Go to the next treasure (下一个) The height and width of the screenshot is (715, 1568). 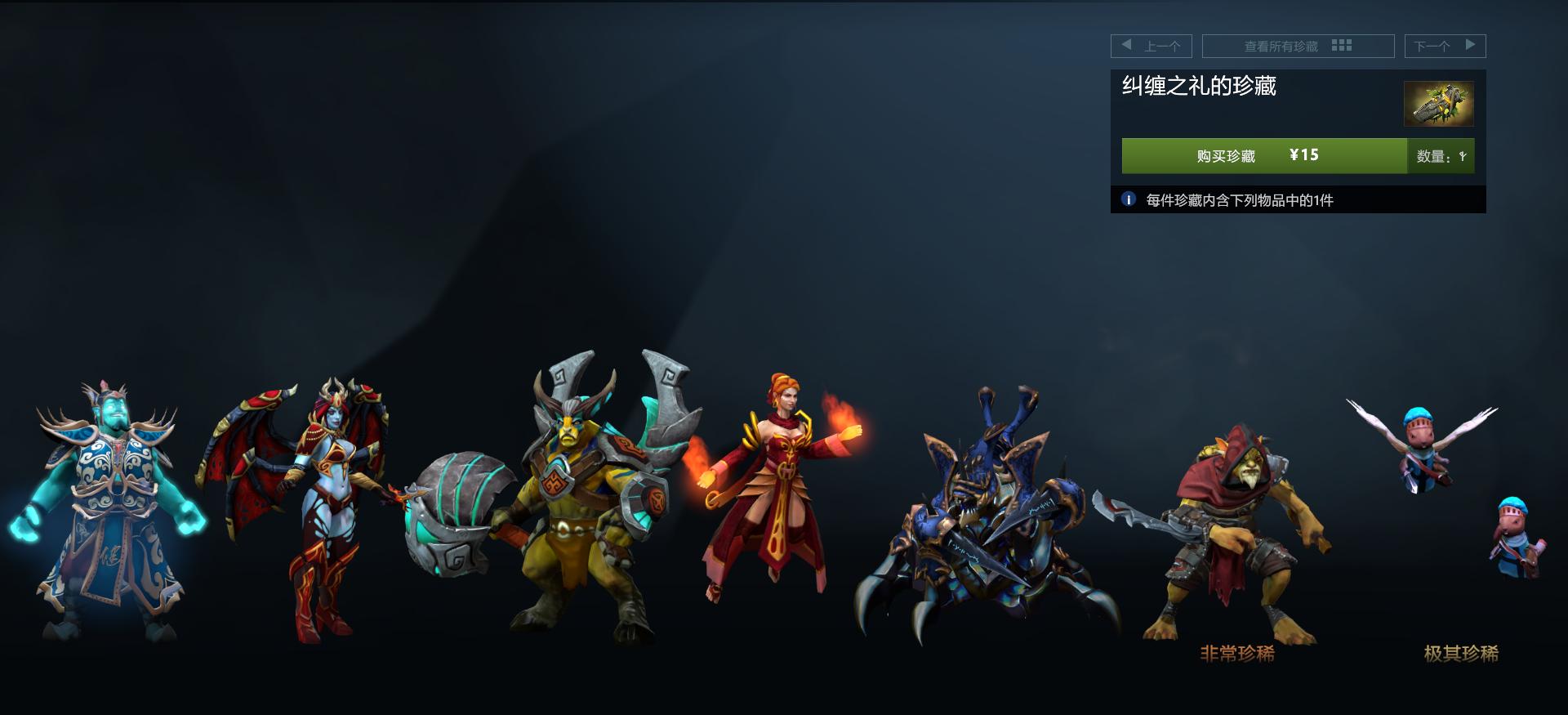tap(1444, 46)
